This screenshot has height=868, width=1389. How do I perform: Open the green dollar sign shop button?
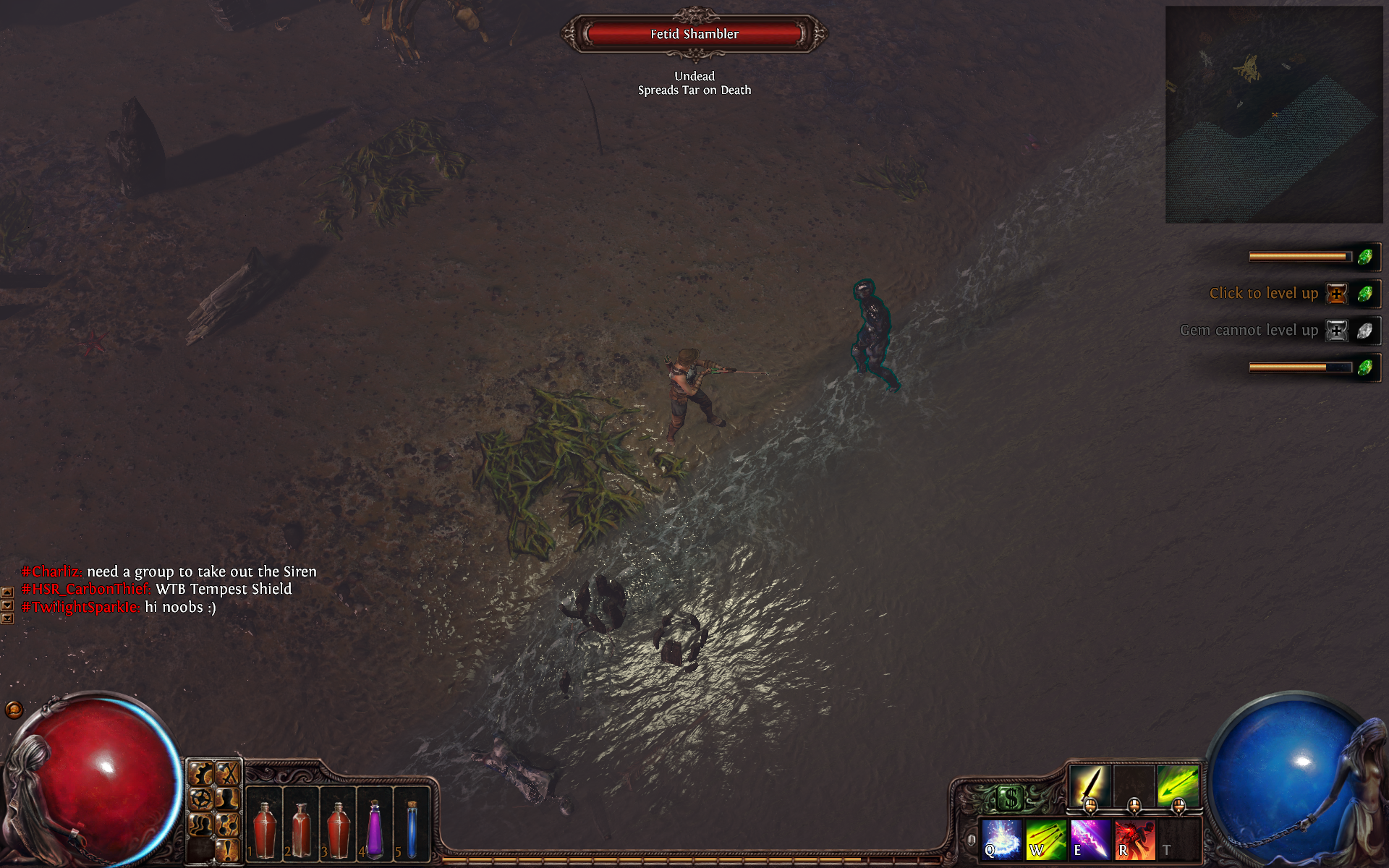tap(1010, 798)
